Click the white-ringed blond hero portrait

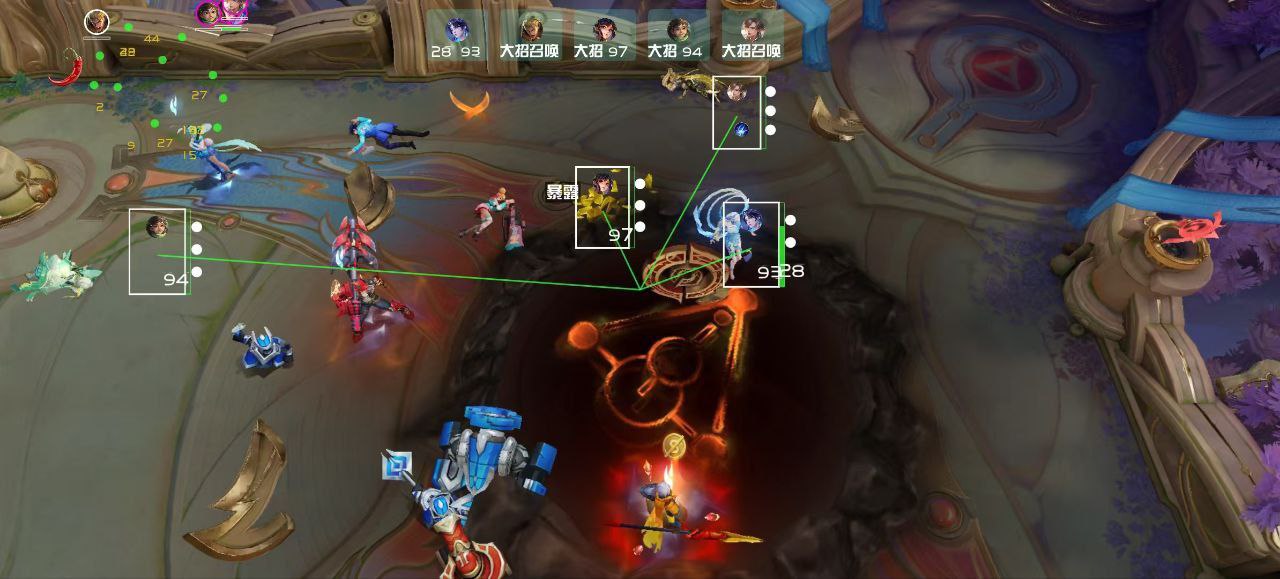point(96,21)
